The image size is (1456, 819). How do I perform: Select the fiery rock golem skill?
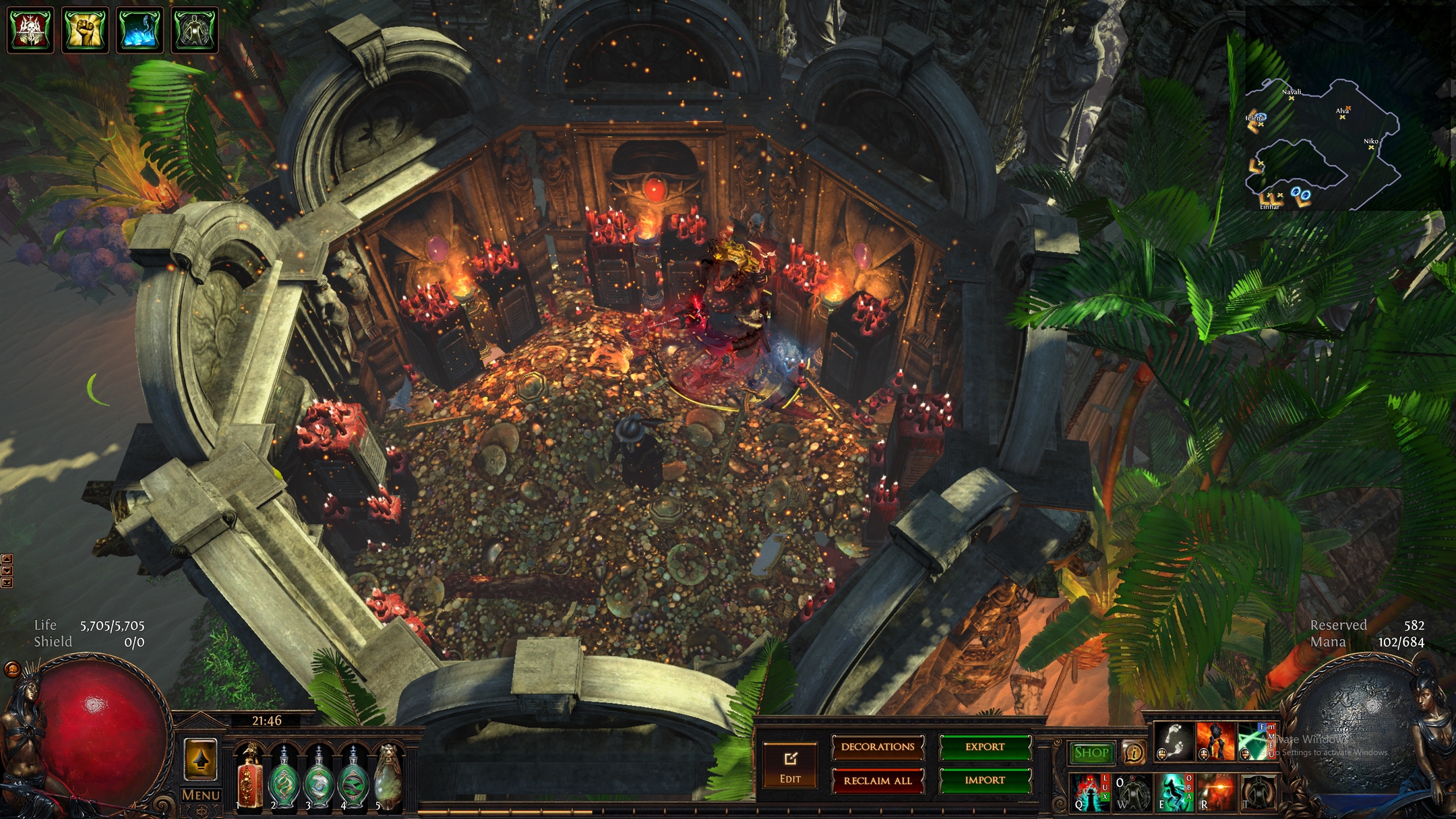click(1215, 741)
